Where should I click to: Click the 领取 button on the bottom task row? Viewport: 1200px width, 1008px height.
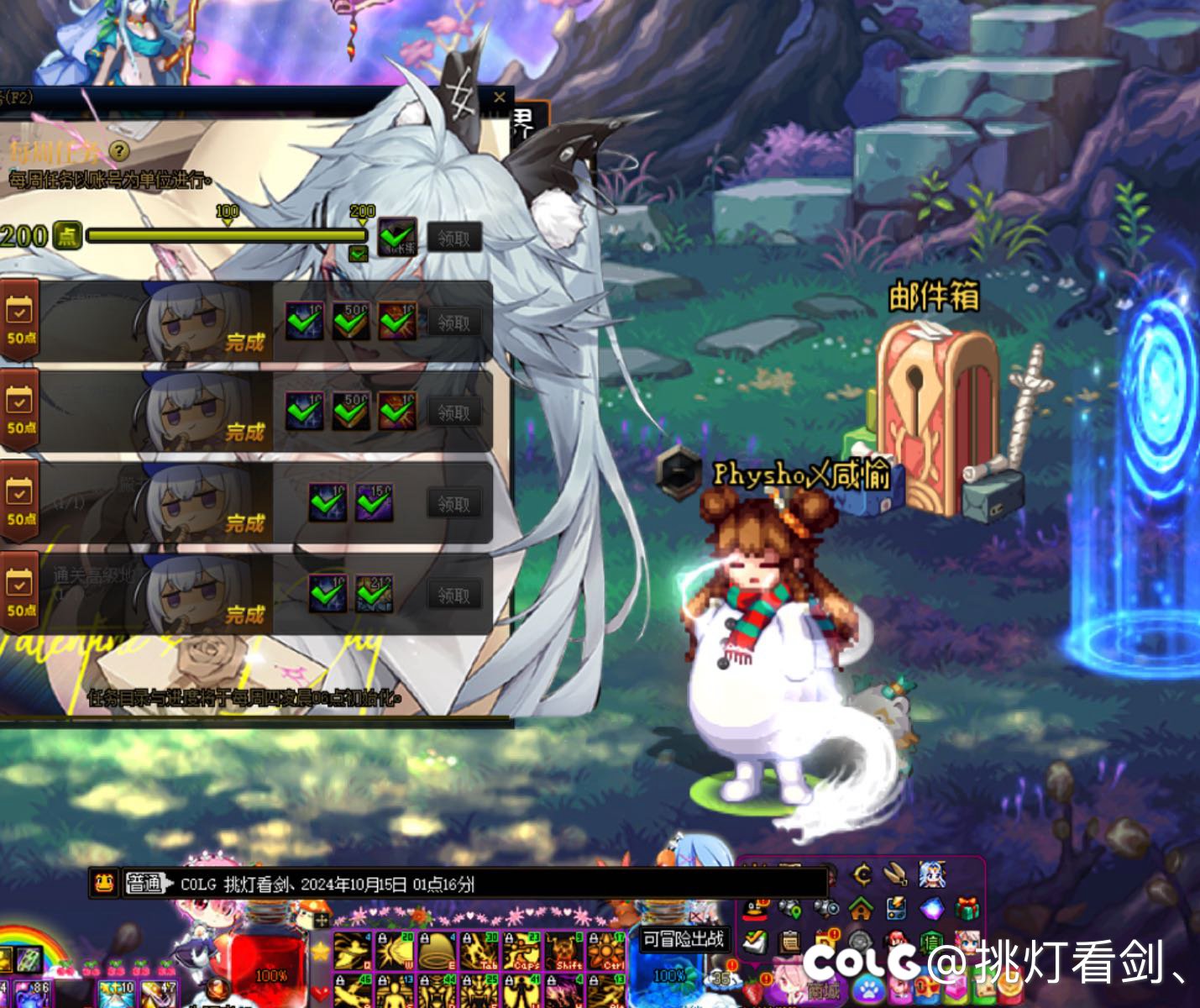pyautogui.click(x=453, y=596)
